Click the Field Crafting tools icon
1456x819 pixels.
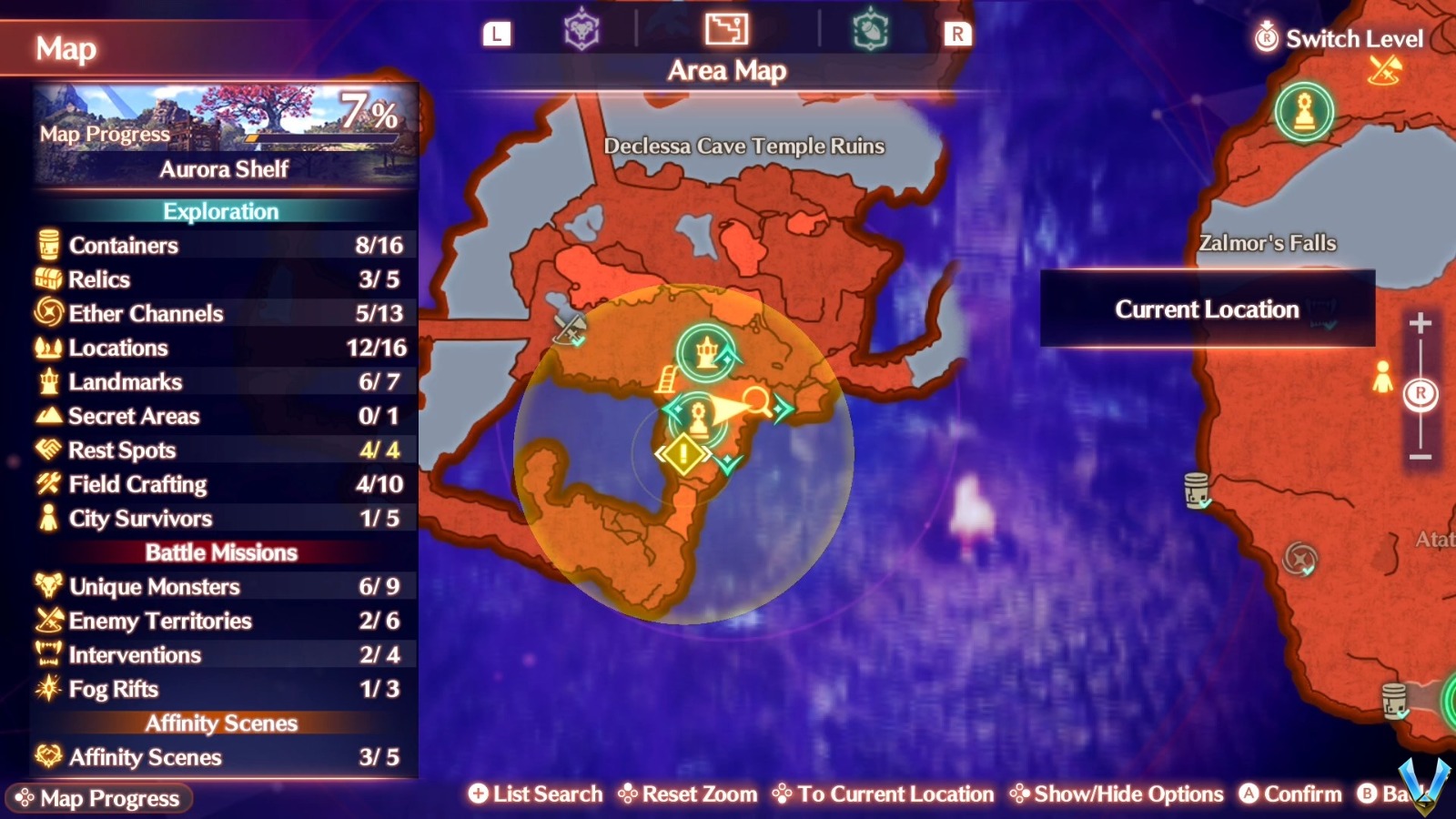47,484
